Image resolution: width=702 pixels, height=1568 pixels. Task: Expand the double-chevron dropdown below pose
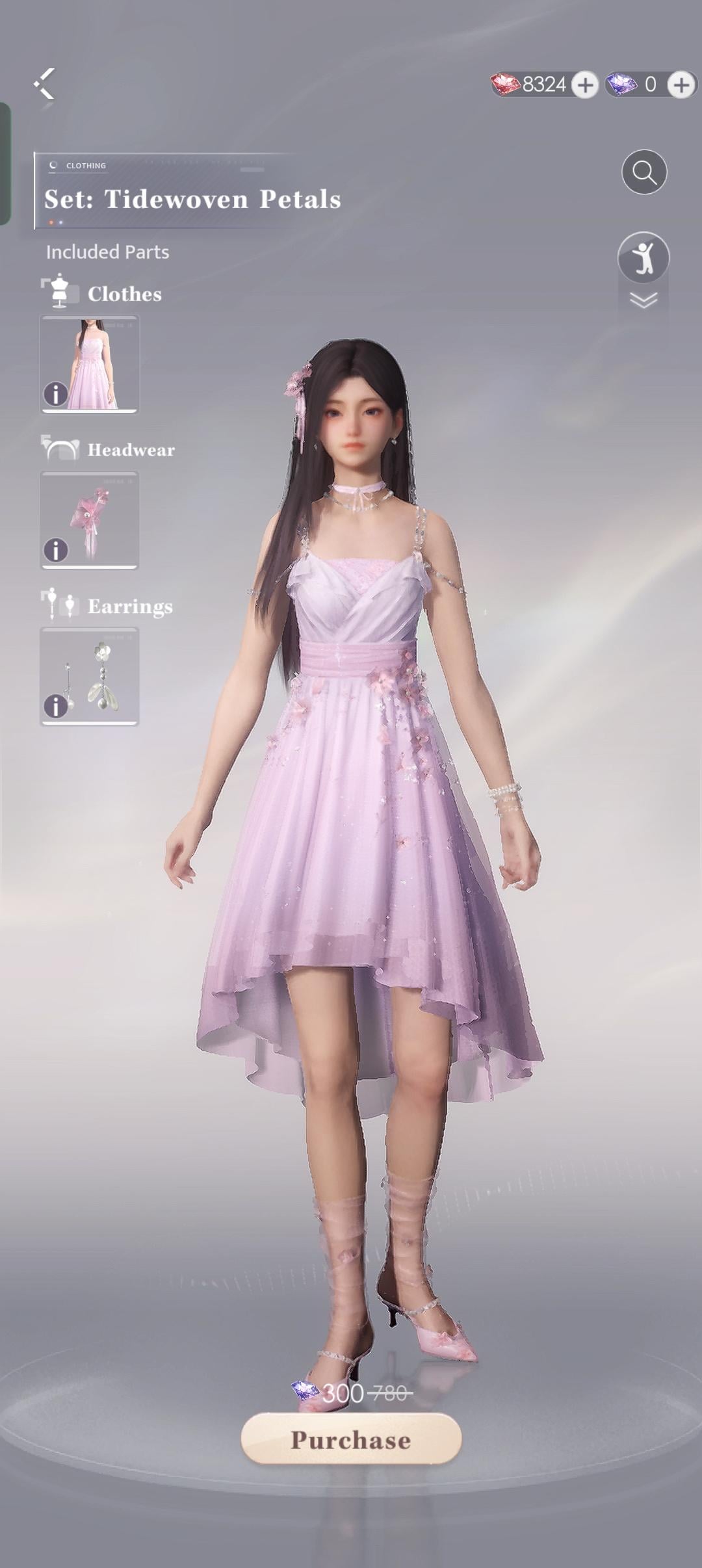(643, 300)
